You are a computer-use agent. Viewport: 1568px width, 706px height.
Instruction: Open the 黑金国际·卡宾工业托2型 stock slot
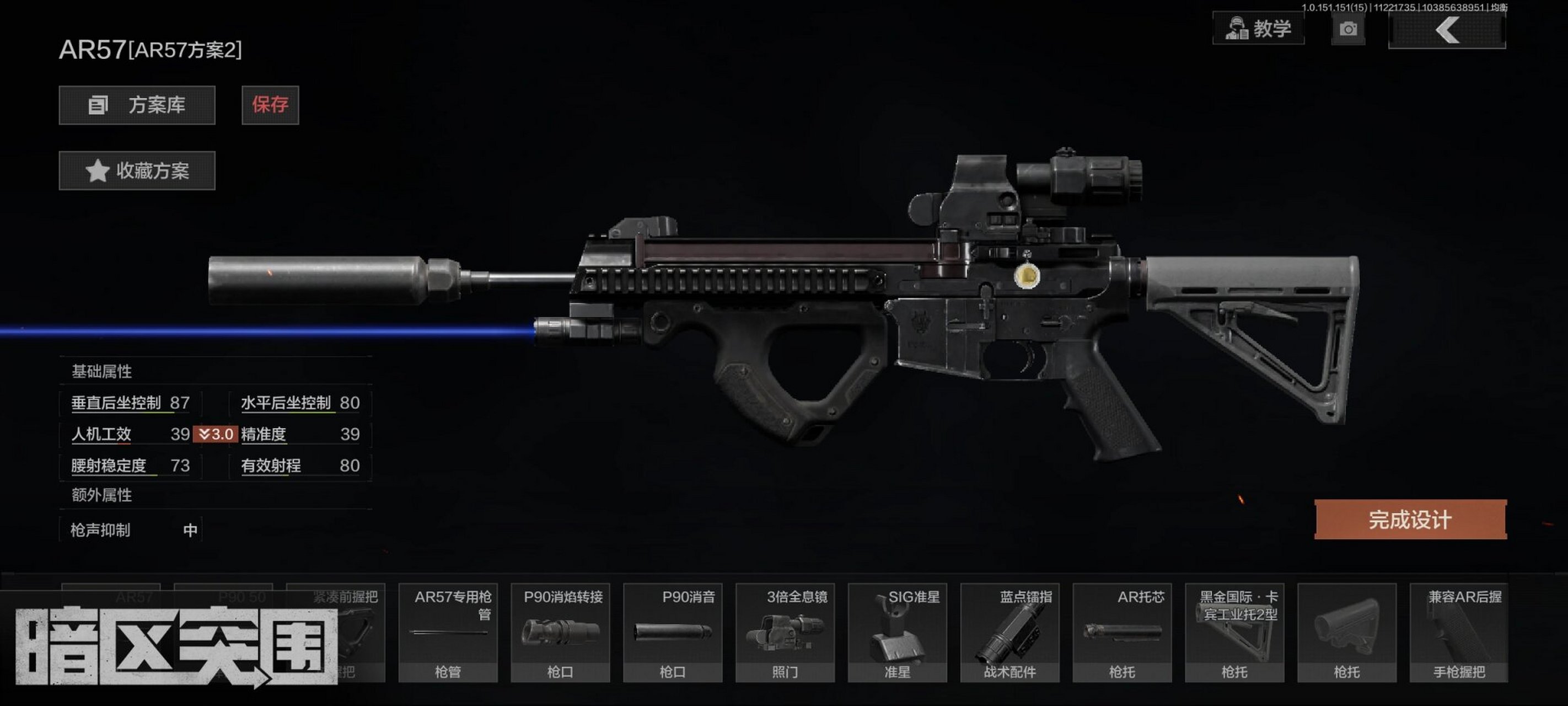tap(1234, 632)
